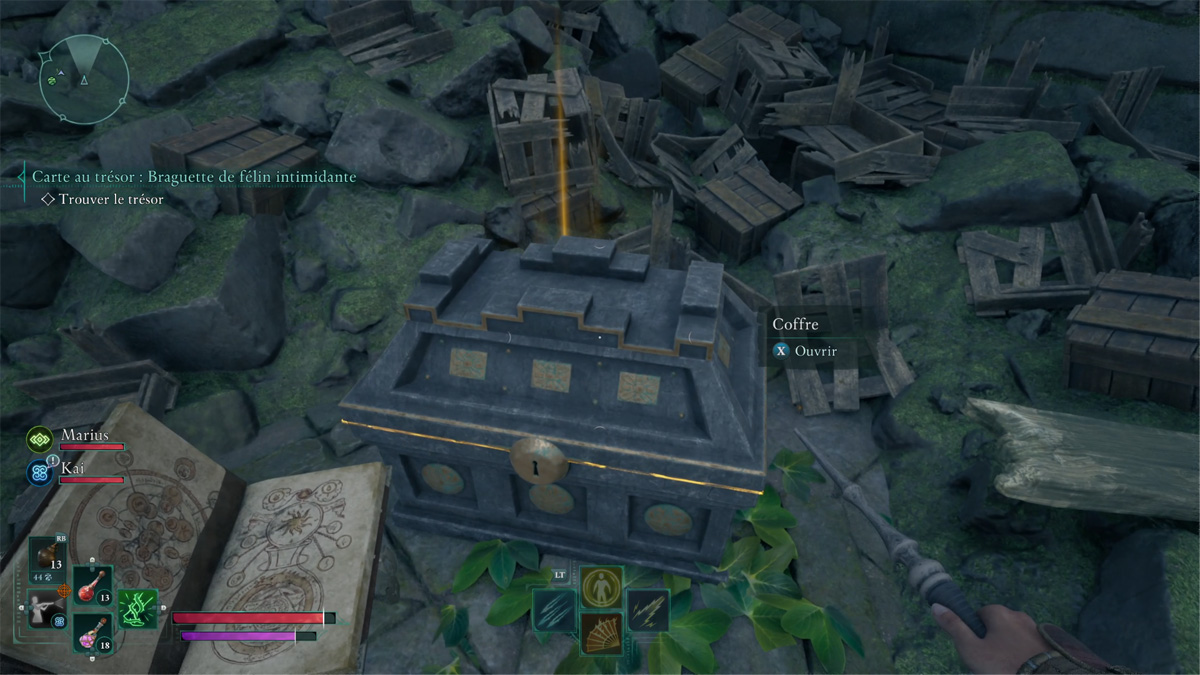Use the red health potion slot
This screenshot has height=675, width=1200.
(93, 586)
